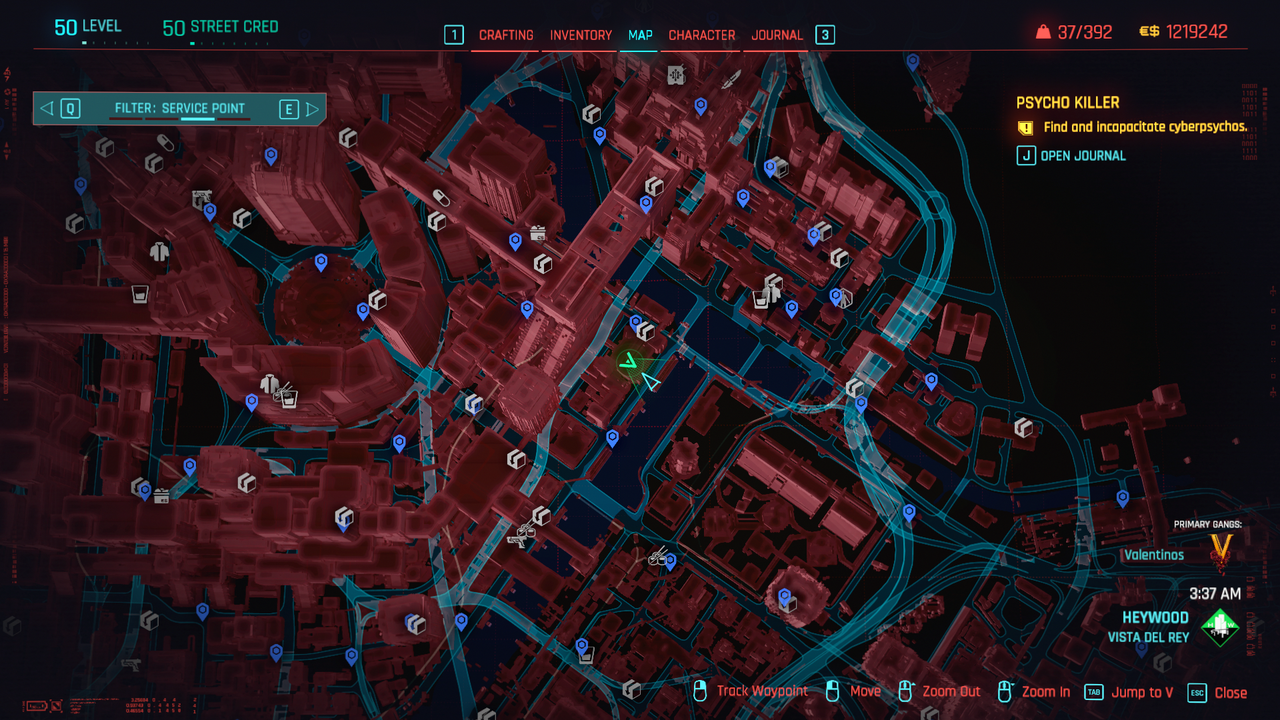The width and height of the screenshot is (1280, 720).
Task: Go to the Character tab
Action: pyautogui.click(x=702, y=35)
